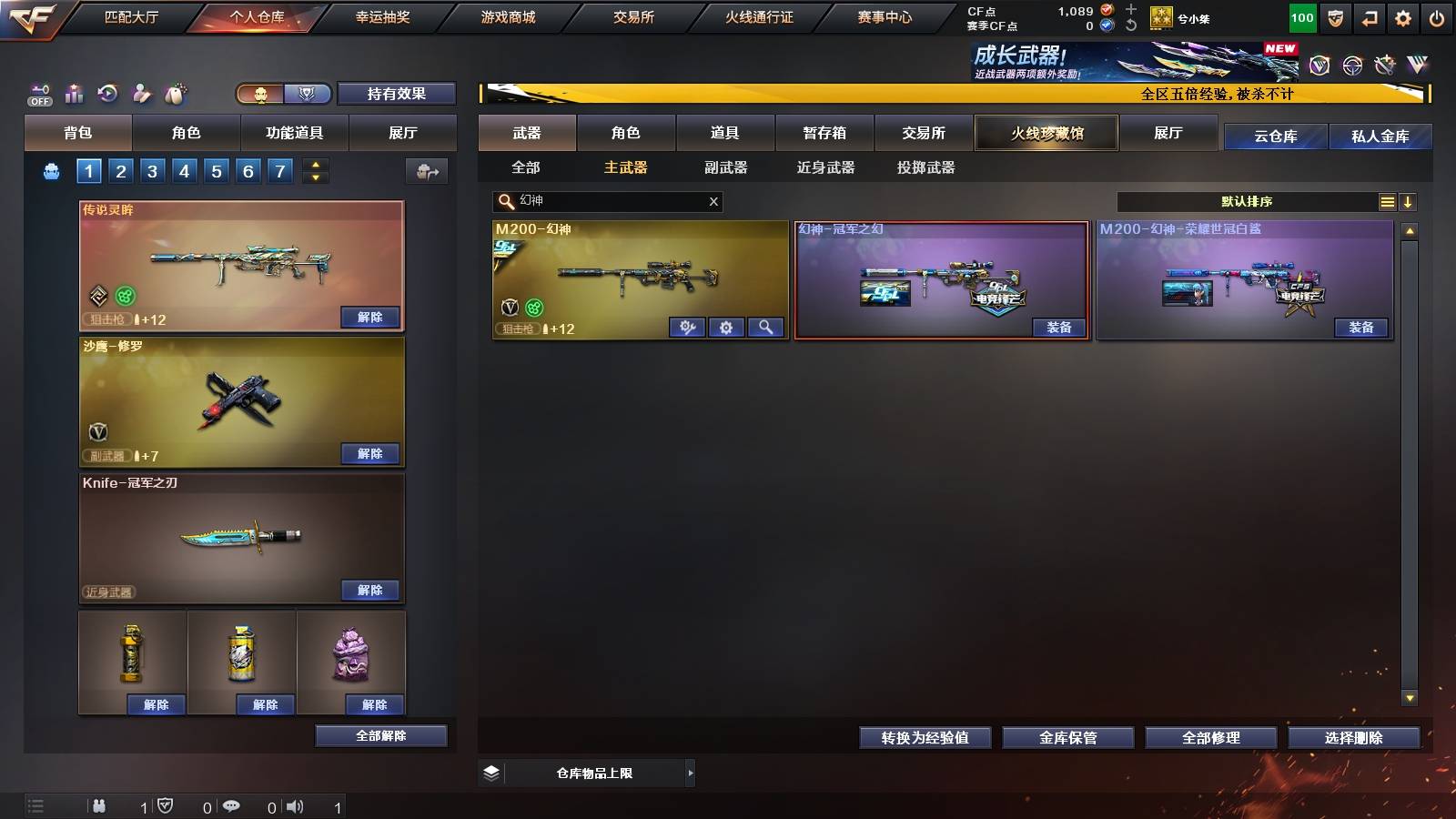Preview M200-幻神 using the magnifier icon

[767, 327]
